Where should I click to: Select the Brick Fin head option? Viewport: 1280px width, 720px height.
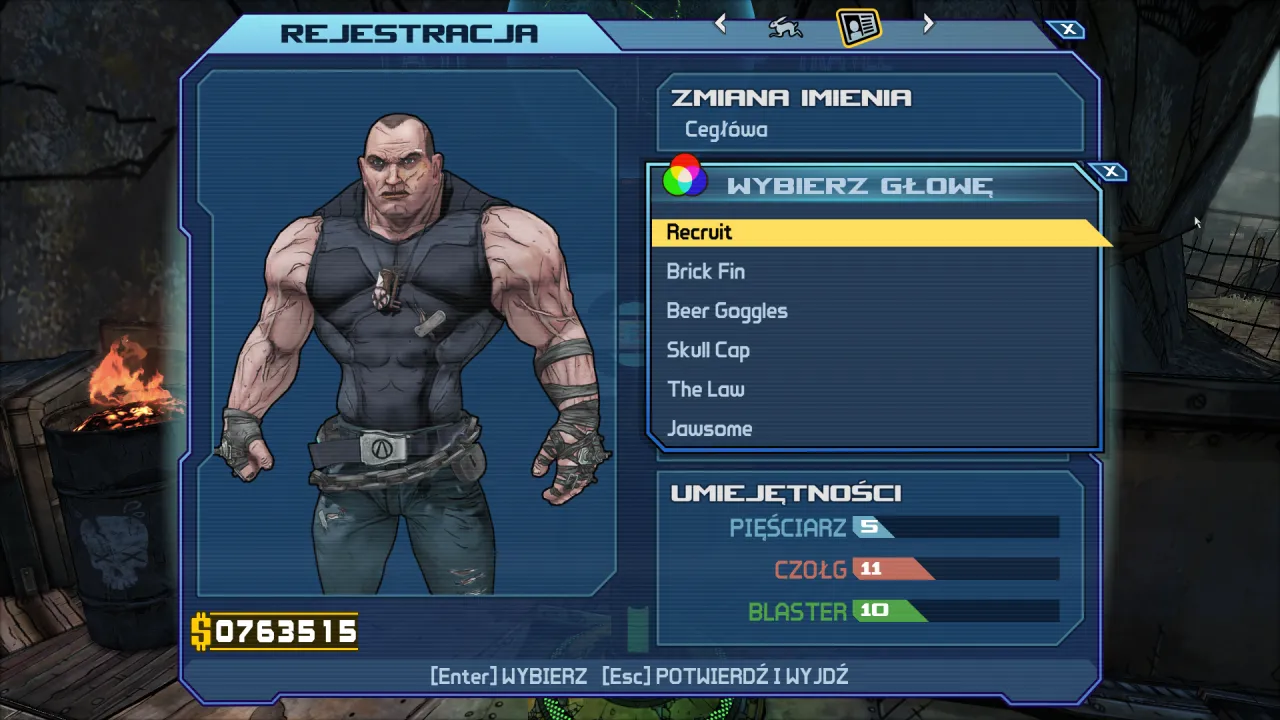[705, 271]
